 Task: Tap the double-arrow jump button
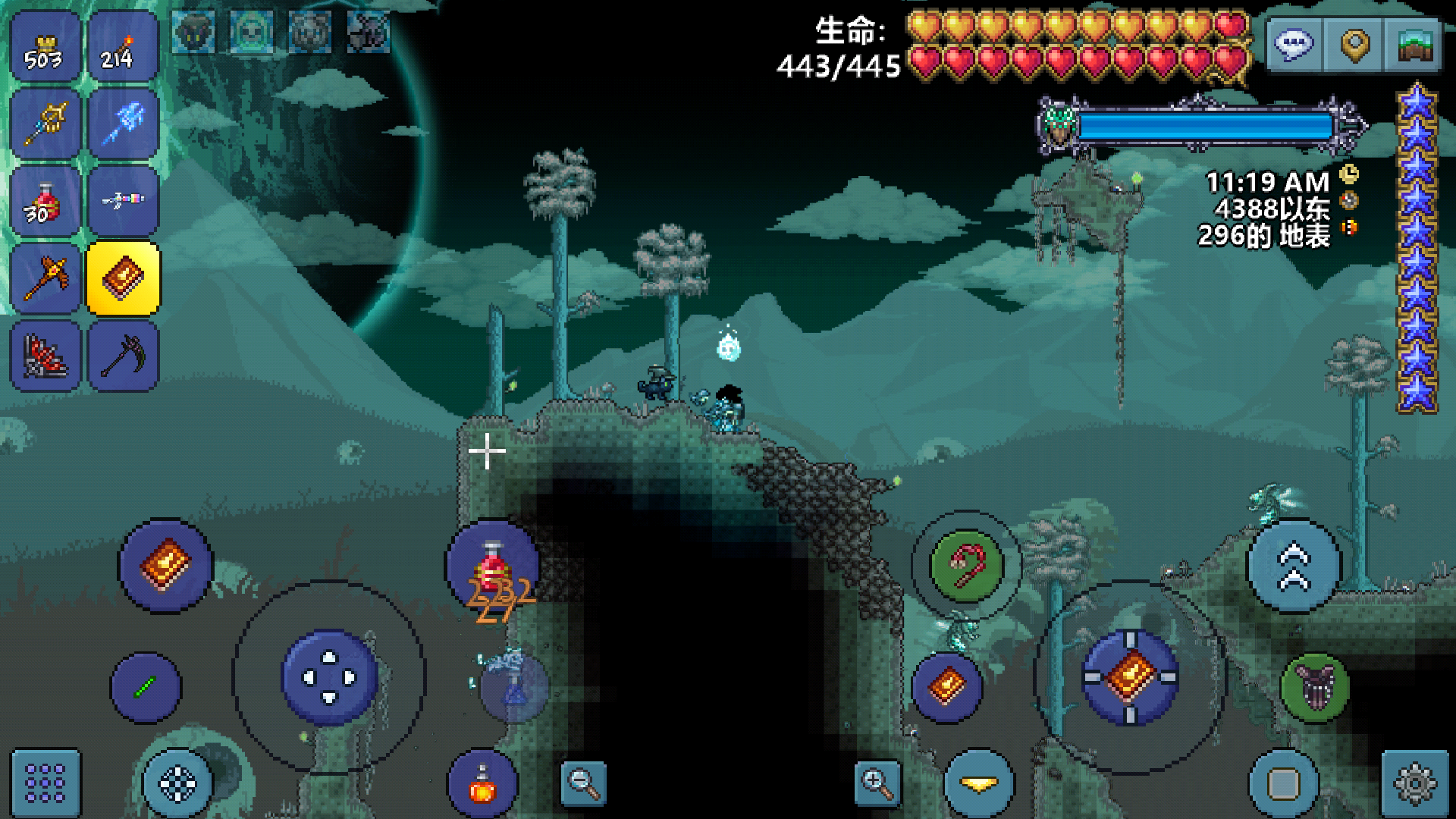[1294, 566]
